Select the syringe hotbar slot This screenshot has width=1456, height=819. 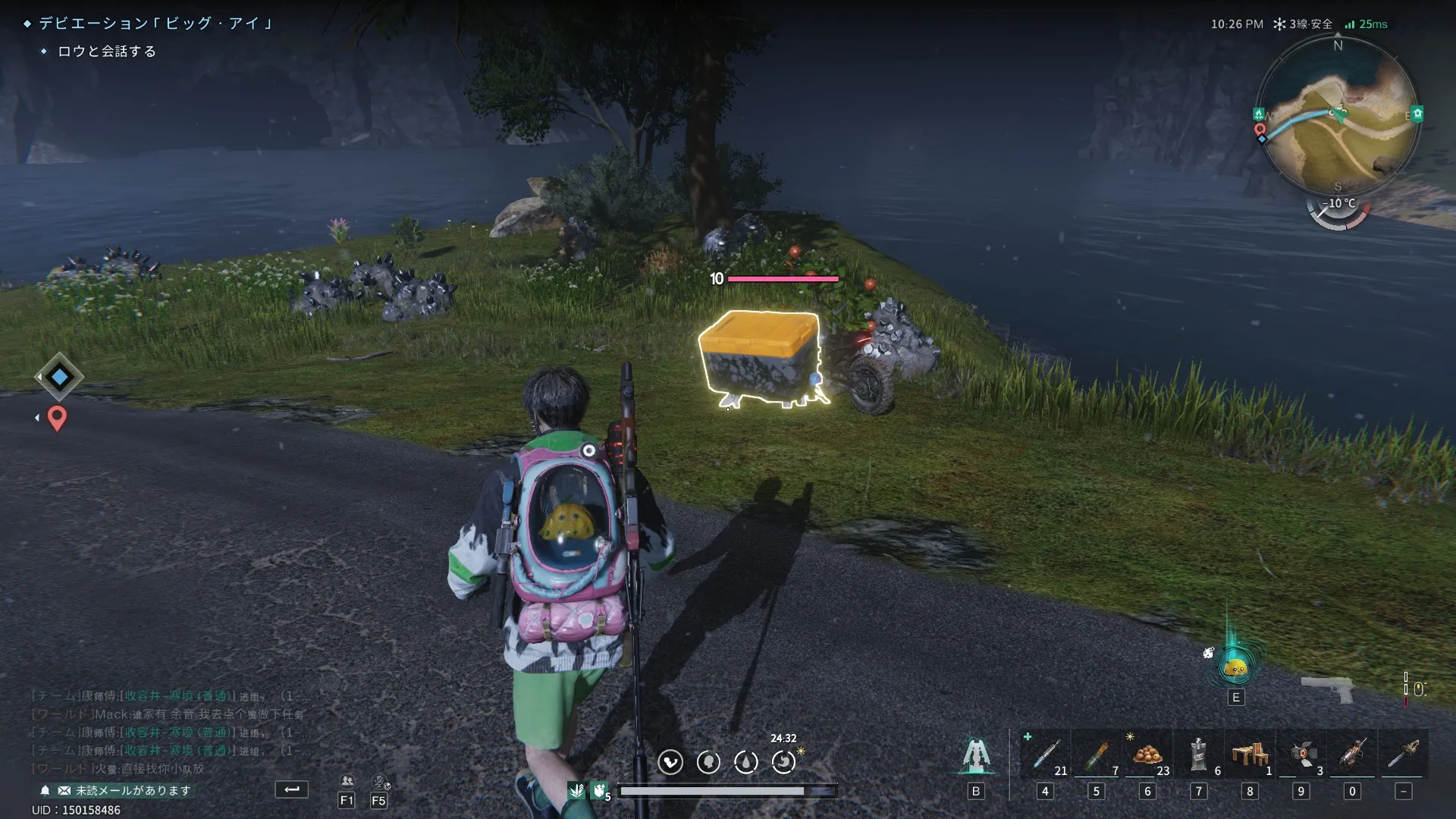pyautogui.click(x=1046, y=755)
